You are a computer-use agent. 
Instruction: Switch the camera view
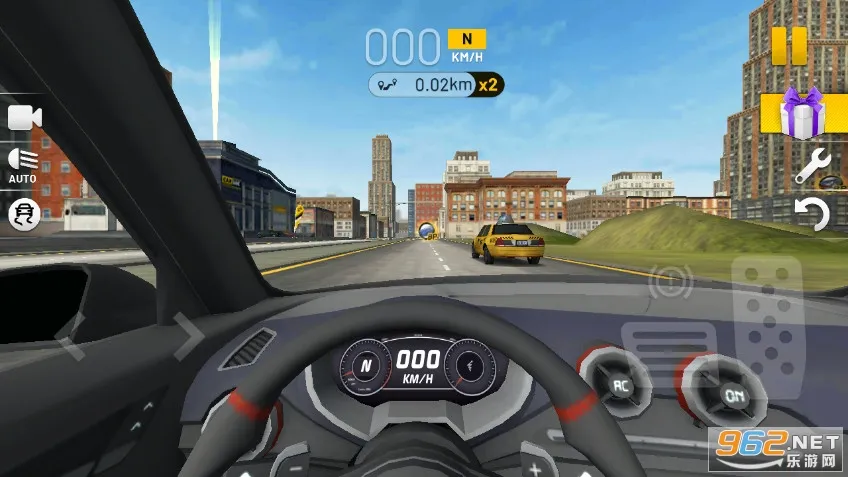point(24,118)
